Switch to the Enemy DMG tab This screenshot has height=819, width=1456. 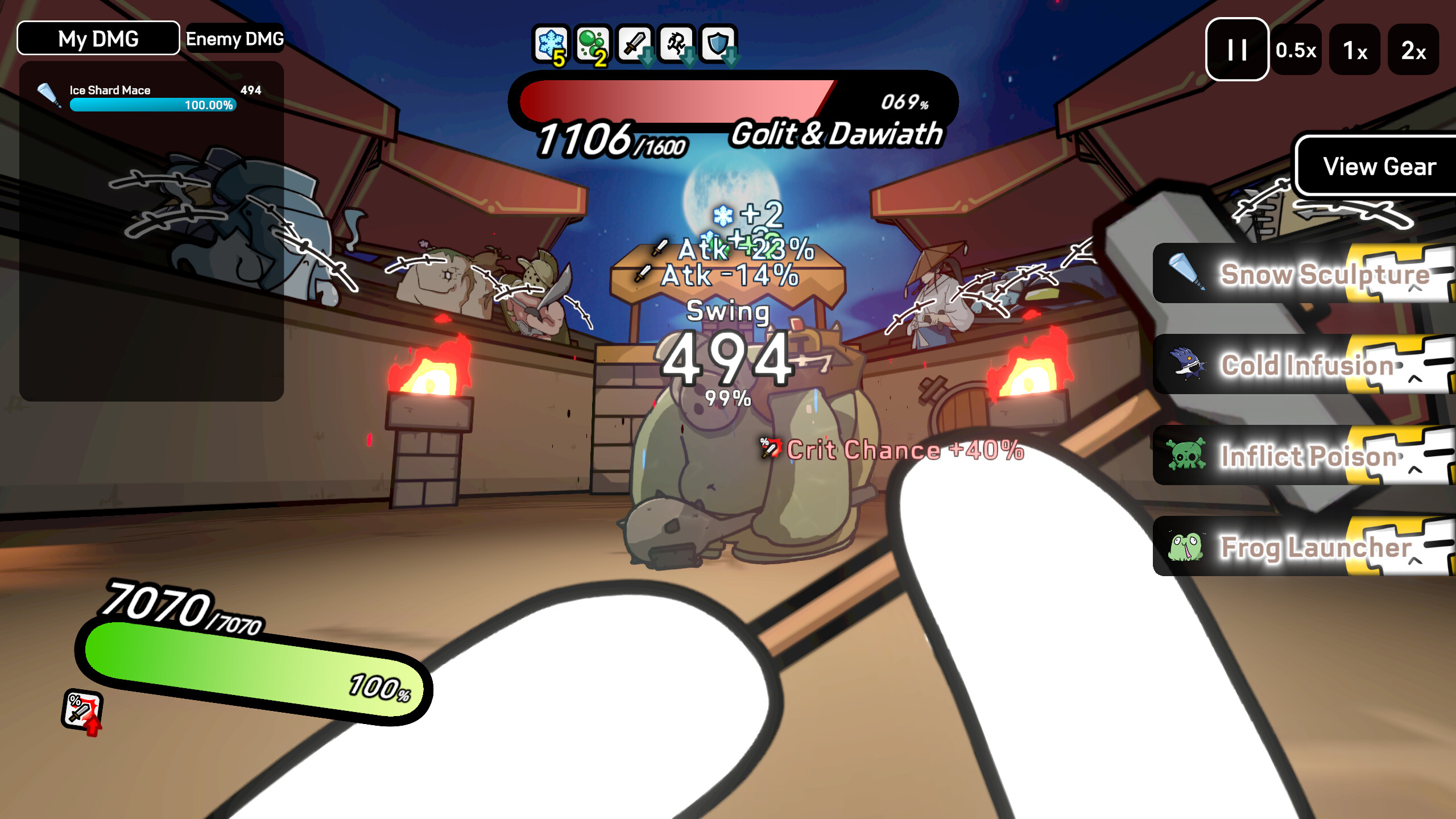point(235,40)
